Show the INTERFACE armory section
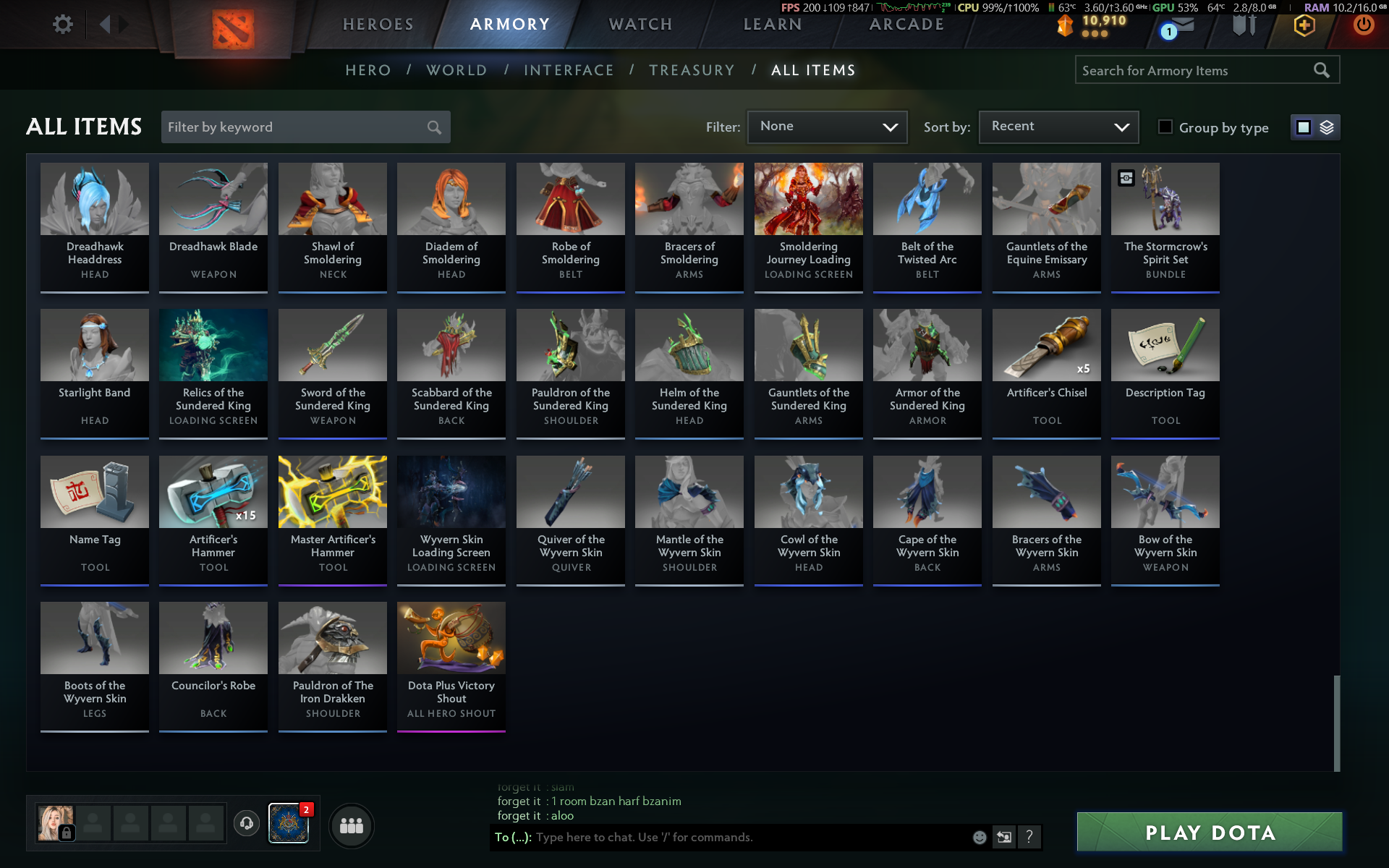 tap(569, 70)
